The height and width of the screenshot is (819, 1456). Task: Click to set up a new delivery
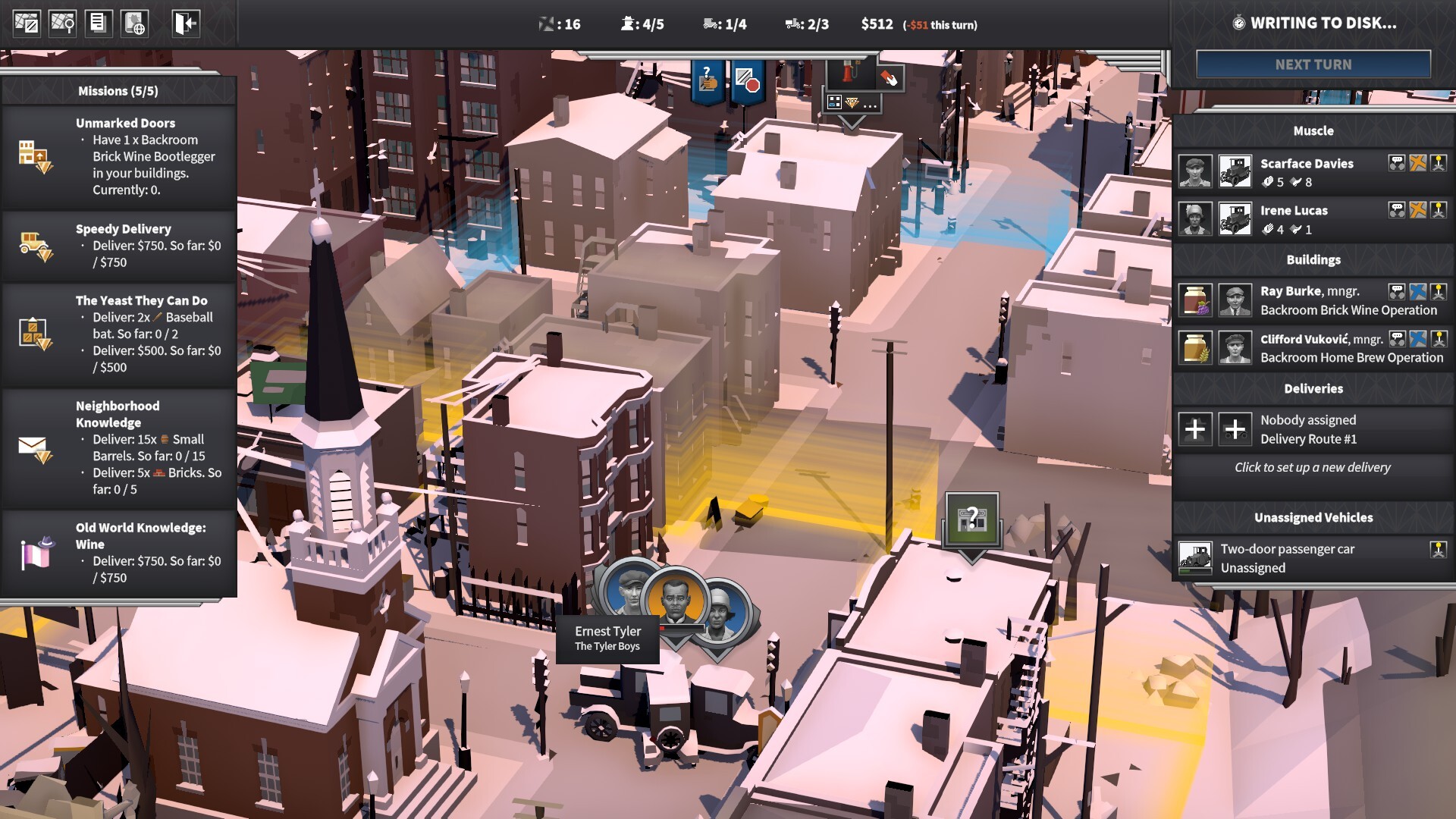coord(1312,467)
